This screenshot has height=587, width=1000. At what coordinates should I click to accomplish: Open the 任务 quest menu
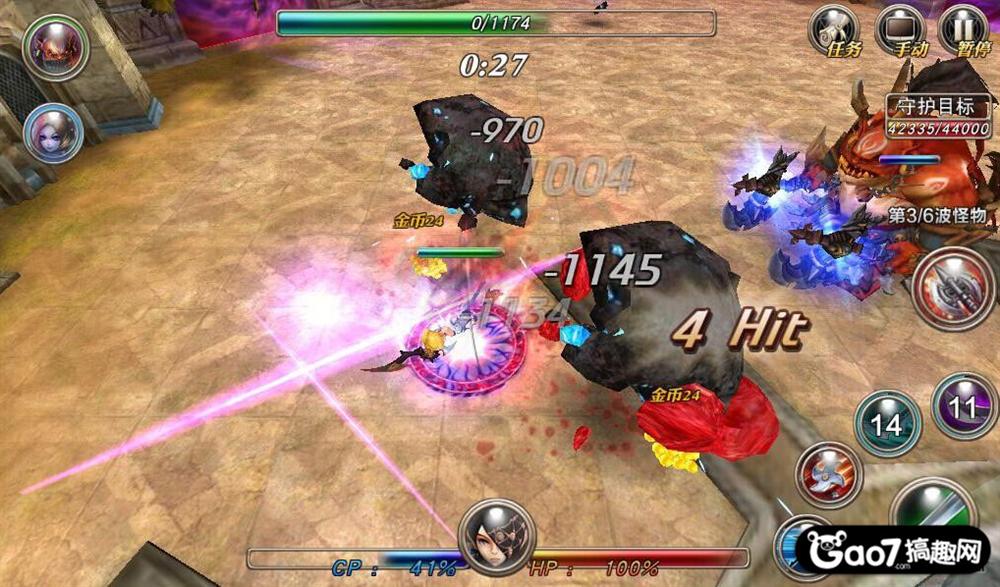835,30
